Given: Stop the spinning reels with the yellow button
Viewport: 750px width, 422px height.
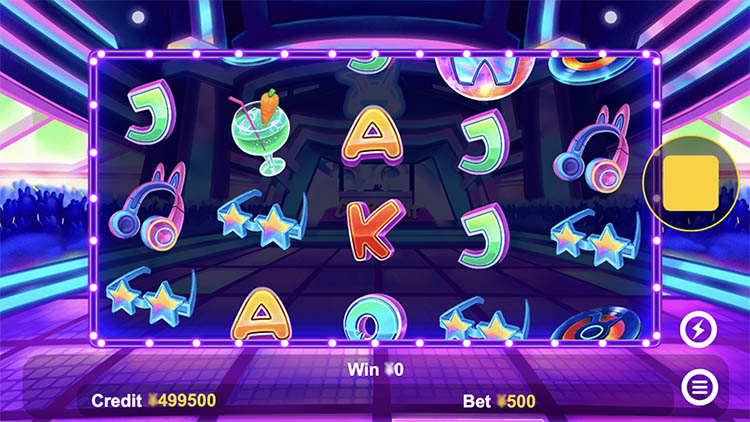Looking at the screenshot, I should (x=690, y=183).
